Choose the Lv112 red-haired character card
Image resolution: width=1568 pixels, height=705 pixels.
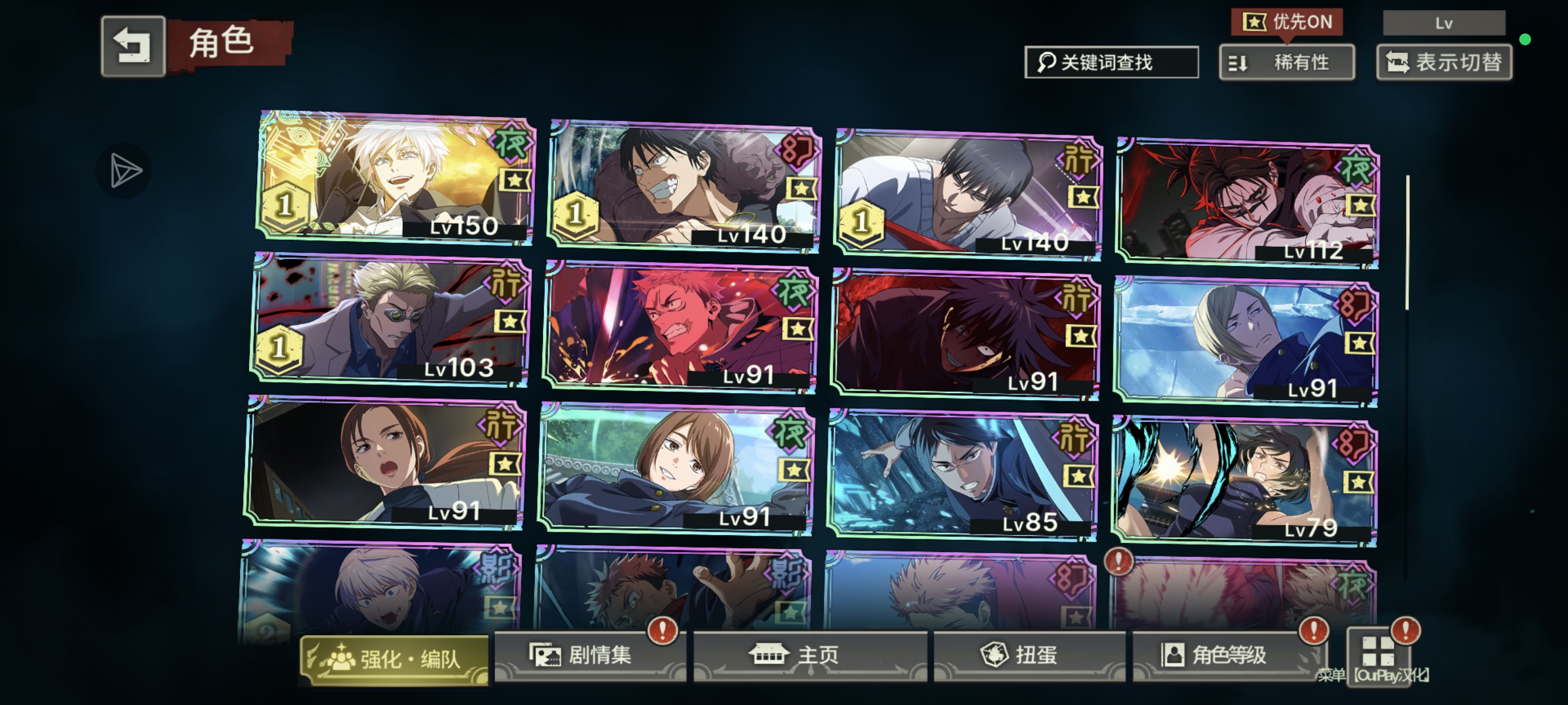tap(1247, 204)
